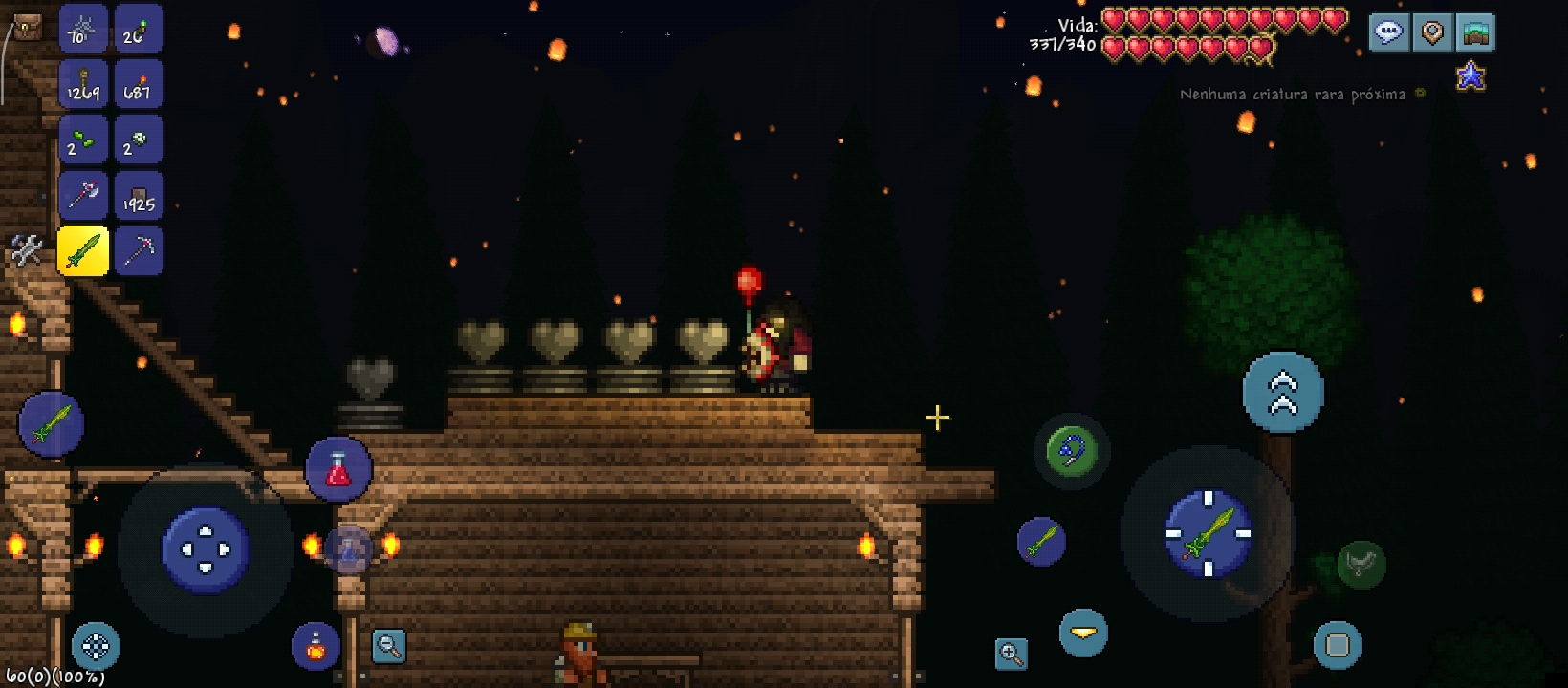The image size is (1568, 688).
Task: Choose the pickaxe hotbar slot
Action: click(x=138, y=251)
